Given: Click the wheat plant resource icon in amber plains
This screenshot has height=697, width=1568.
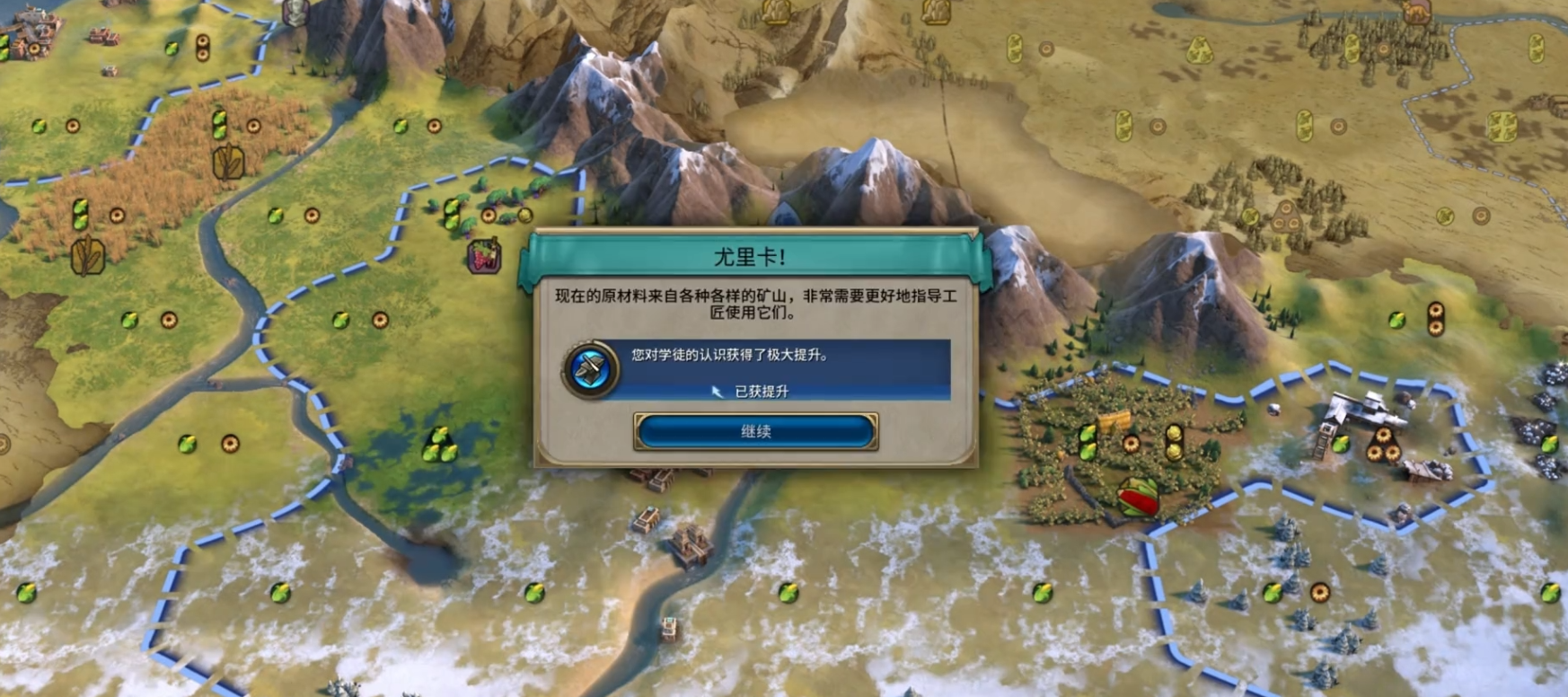Looking at the screenshot, I should [229, 162].
